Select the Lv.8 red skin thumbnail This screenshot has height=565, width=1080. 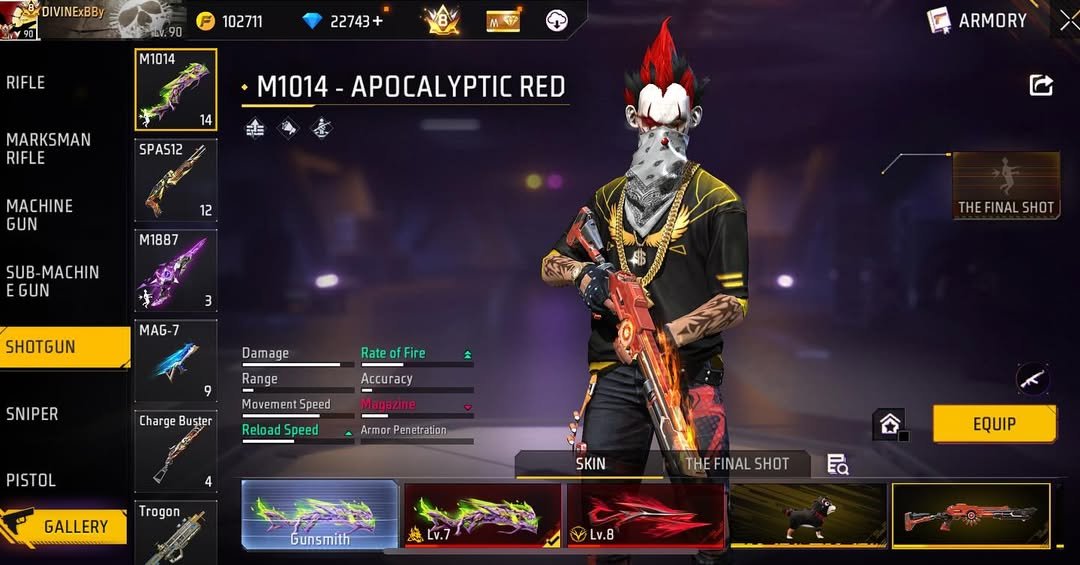tap(645, 516)
